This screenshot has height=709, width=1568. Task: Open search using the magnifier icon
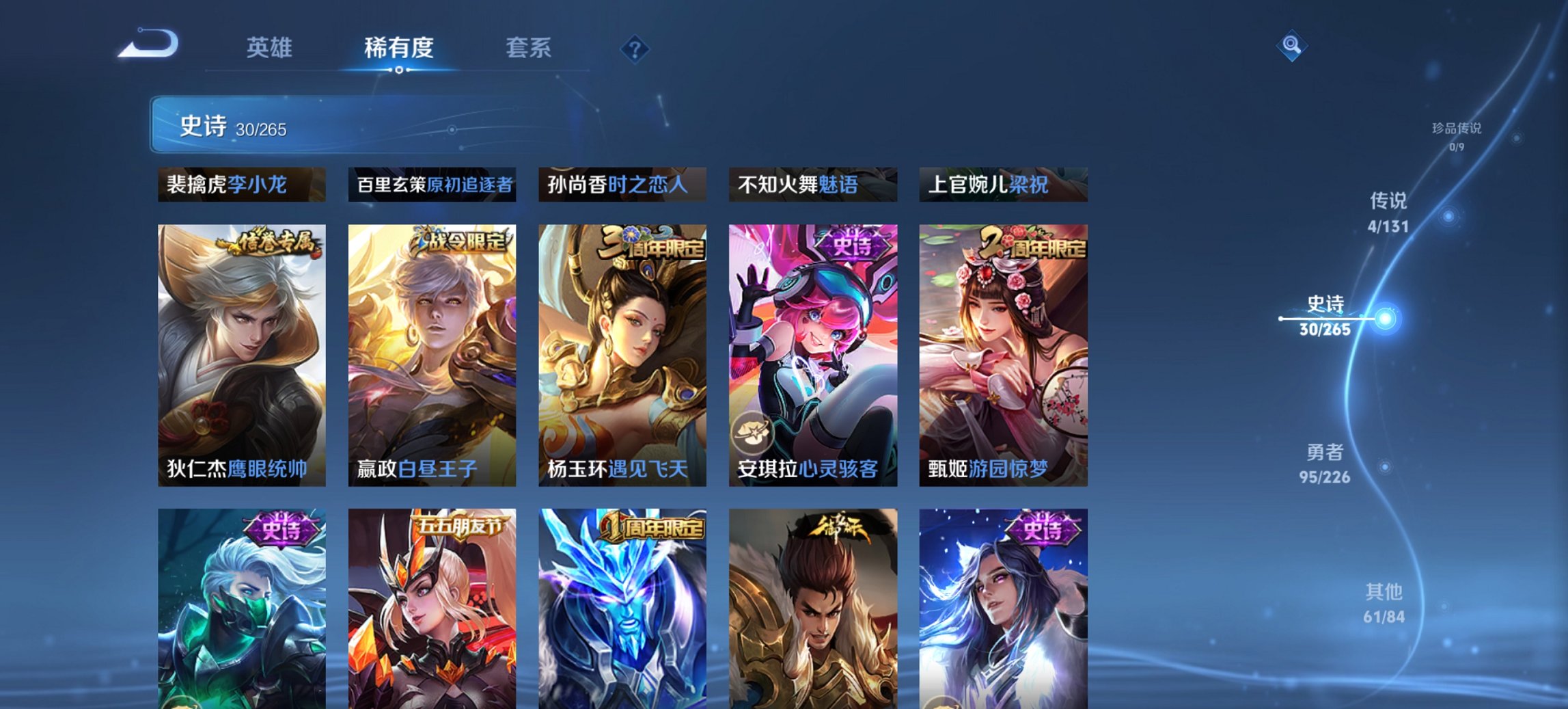click(x=1290, y=46)
